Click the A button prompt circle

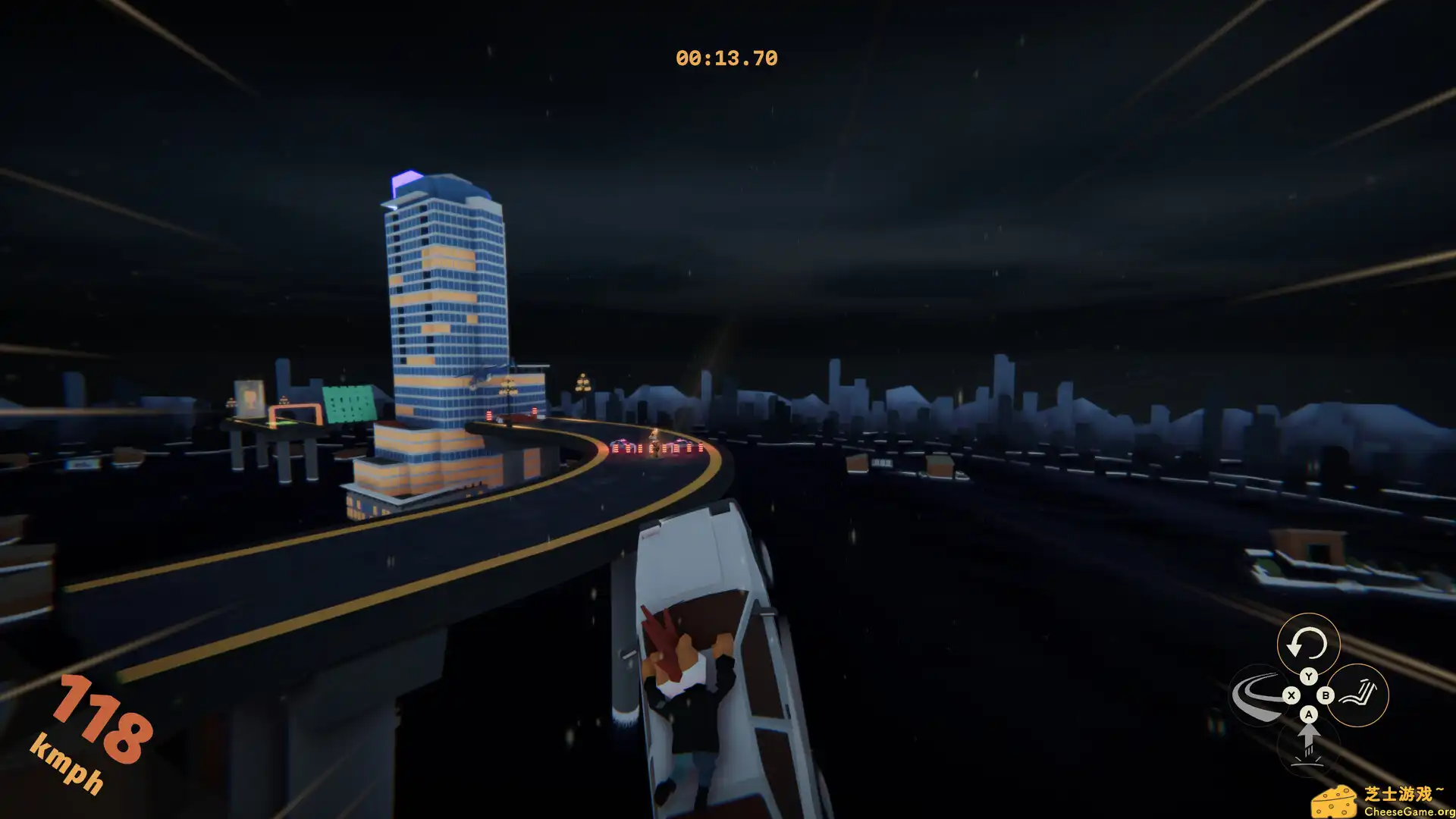coord(1309,714)
